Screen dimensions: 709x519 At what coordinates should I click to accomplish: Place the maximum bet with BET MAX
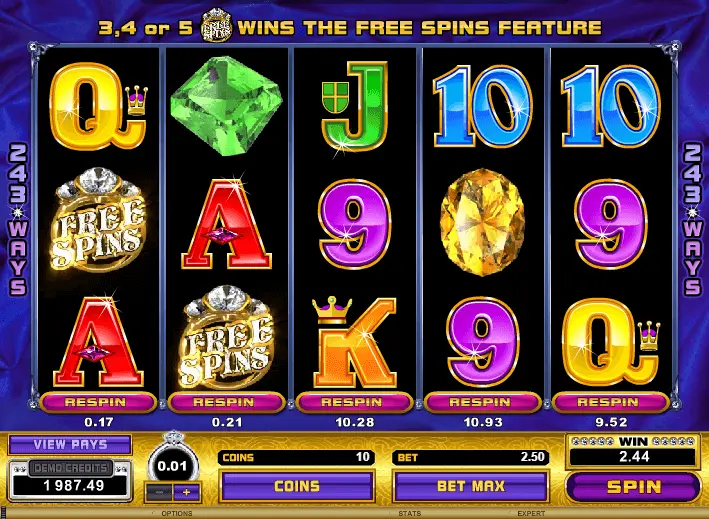472,487
